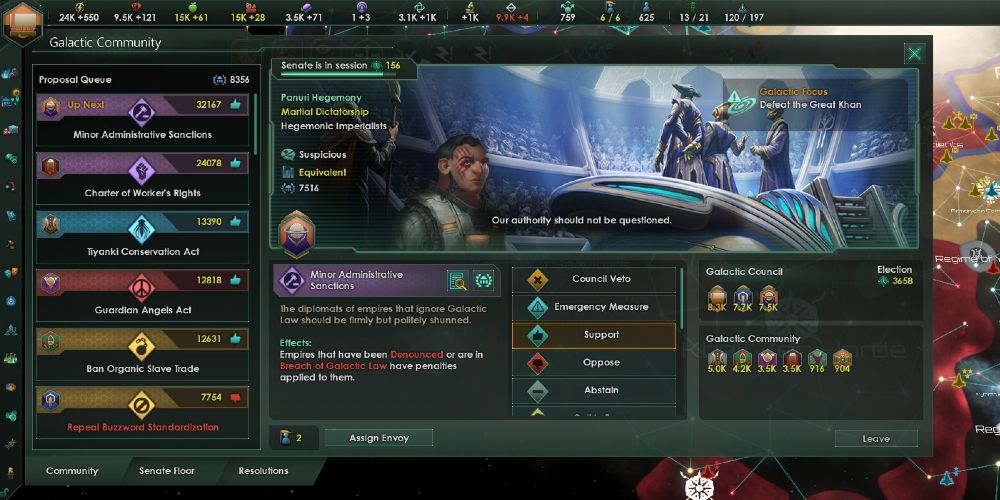Leave the Galactic Community
Screen dimensions: 1000x500
click(x=876, y=438)
